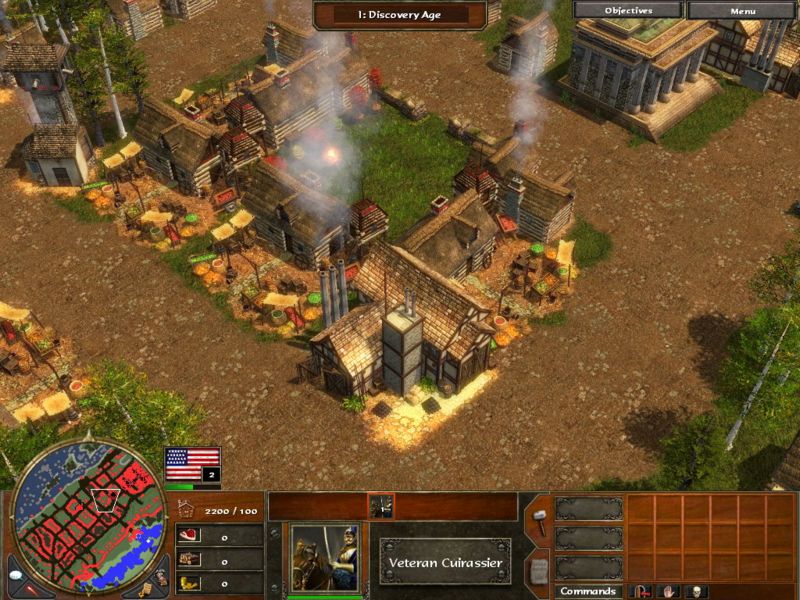
Task: Activate the raised hand stop command
Action: [665, 591]
